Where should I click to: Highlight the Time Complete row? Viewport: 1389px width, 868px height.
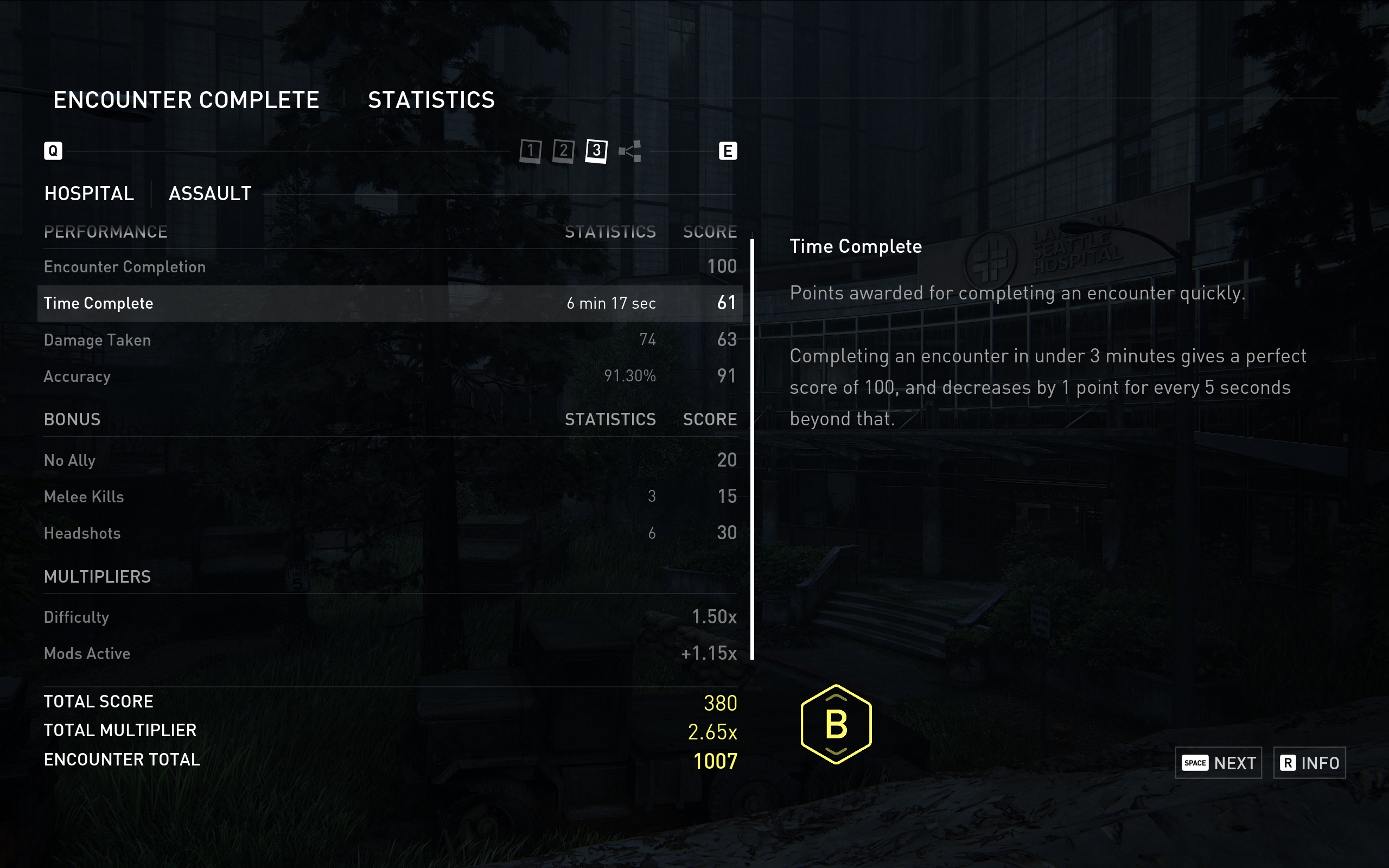[x=389, y=303]
